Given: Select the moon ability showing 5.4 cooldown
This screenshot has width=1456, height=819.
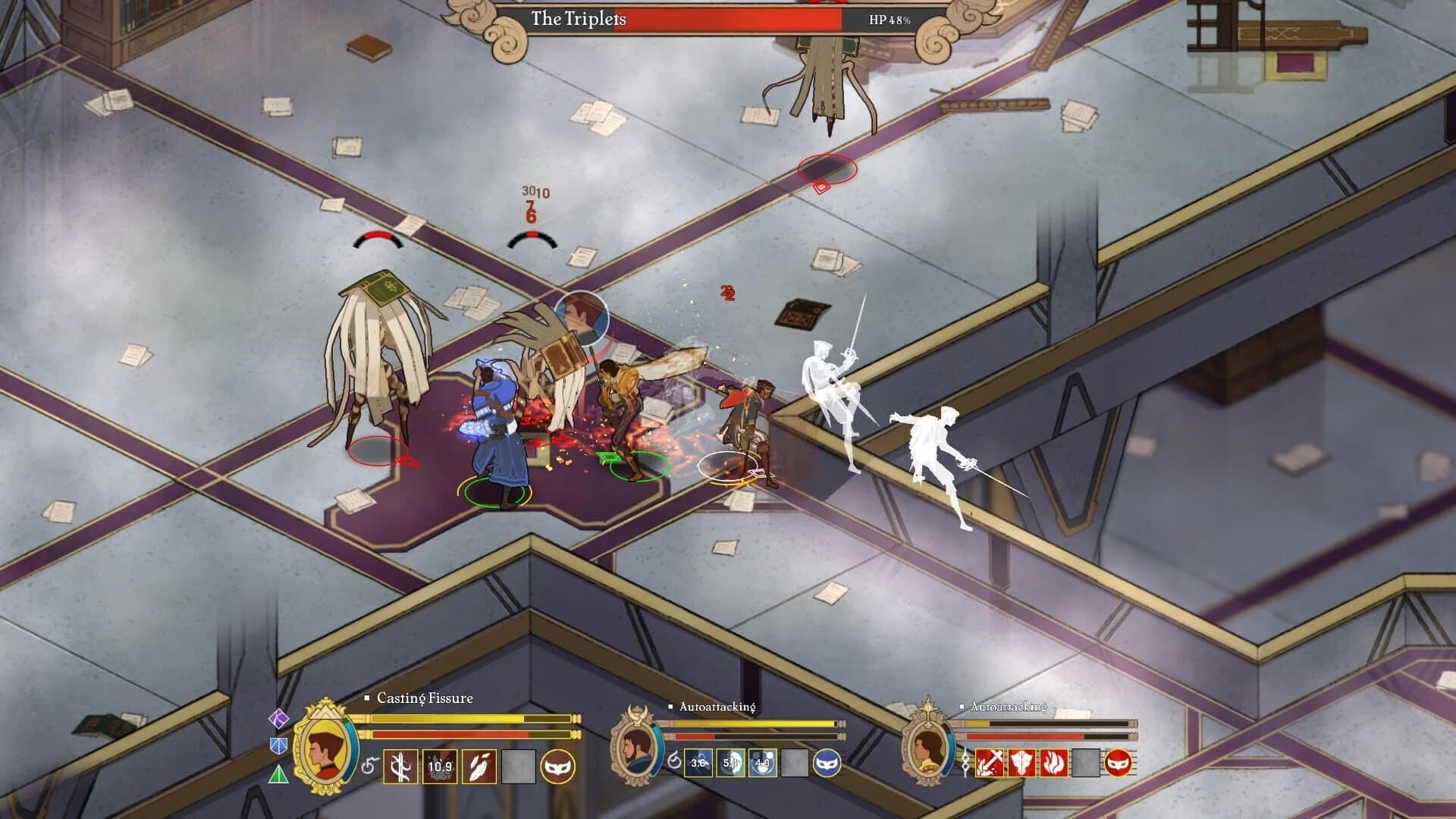Looking at the screenshot, I should tap(732, 763).
